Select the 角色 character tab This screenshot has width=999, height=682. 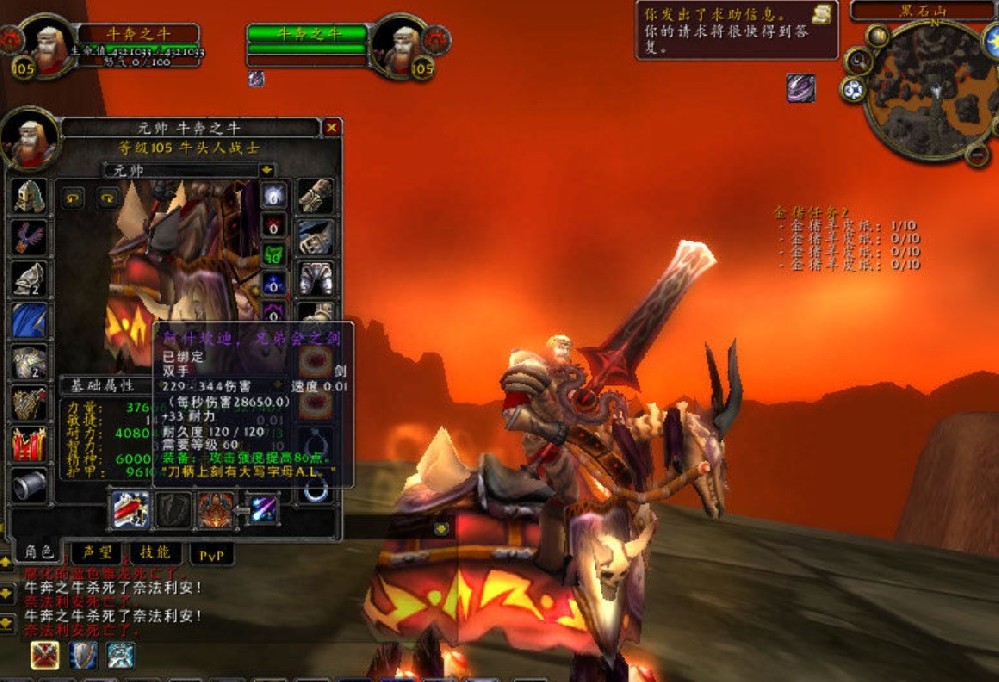[x=40, y=552]
